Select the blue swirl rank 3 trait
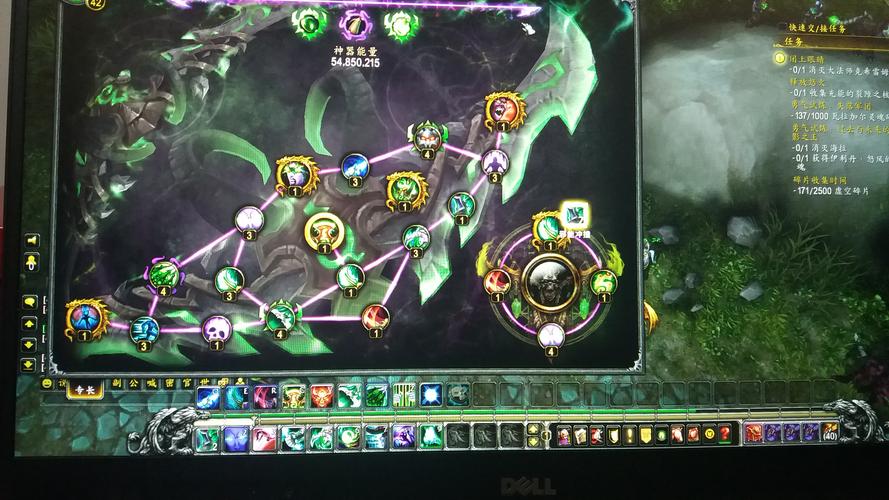Viewport: 889px width, 500px height. click(355, 166)
